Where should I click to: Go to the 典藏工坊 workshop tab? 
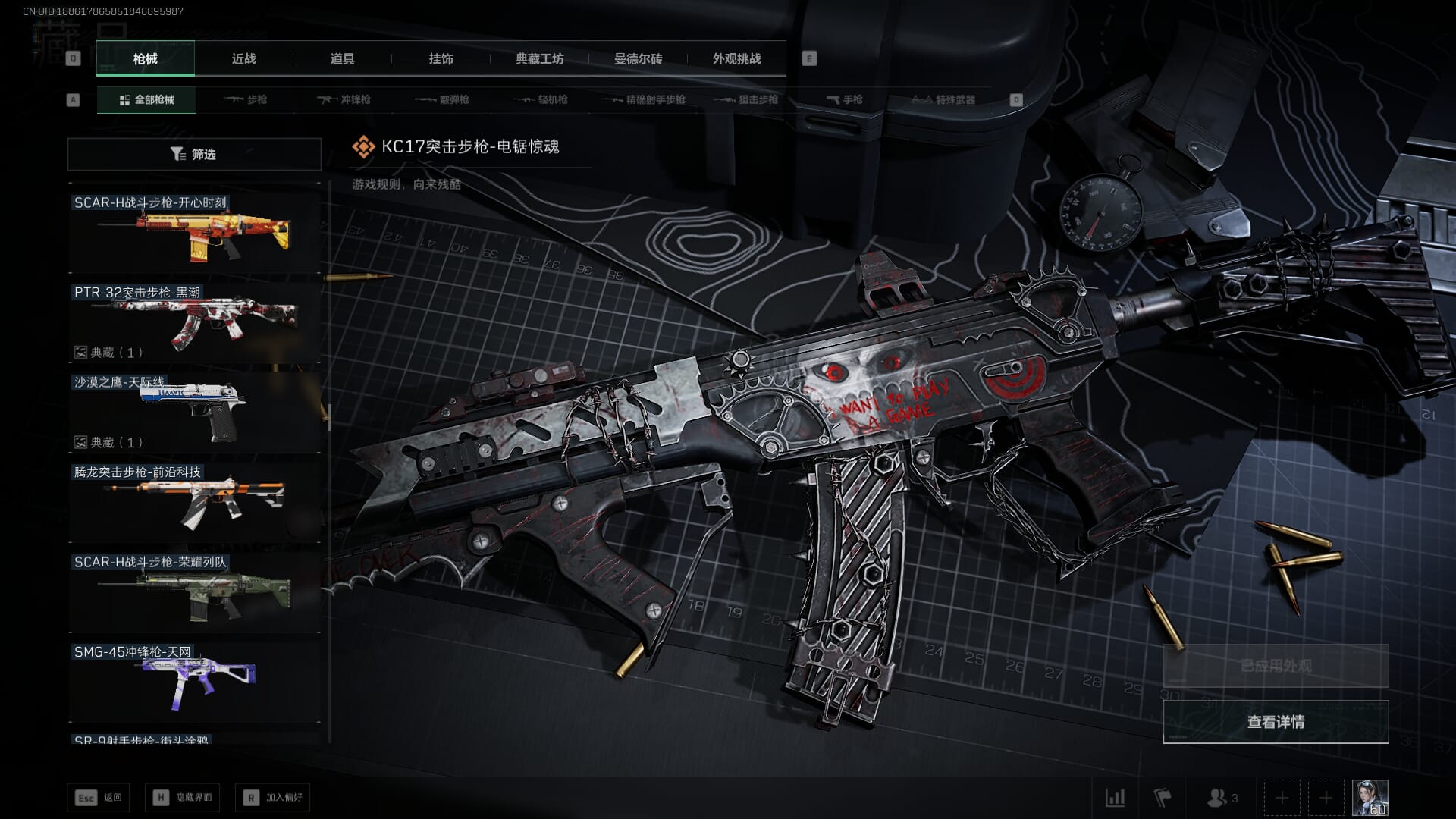tap(539, 58)
